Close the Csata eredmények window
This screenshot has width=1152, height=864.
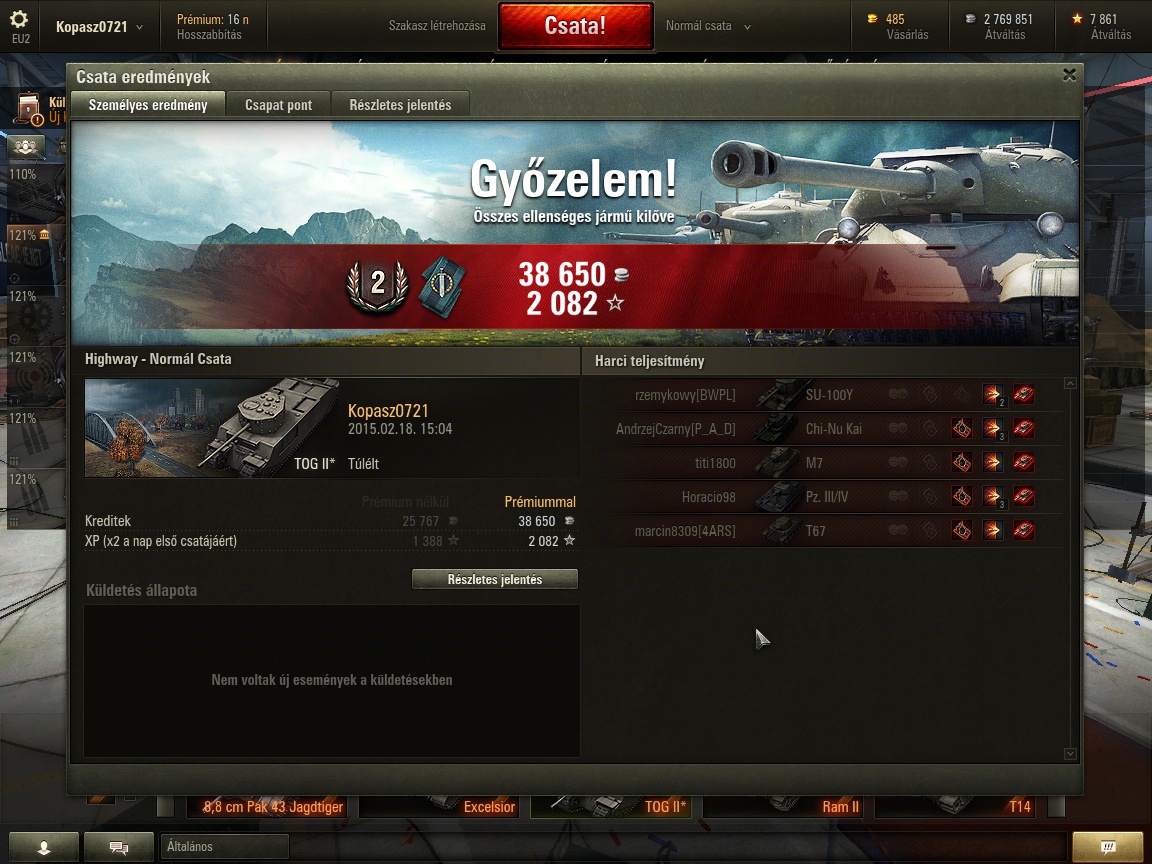click(1069, 75)
